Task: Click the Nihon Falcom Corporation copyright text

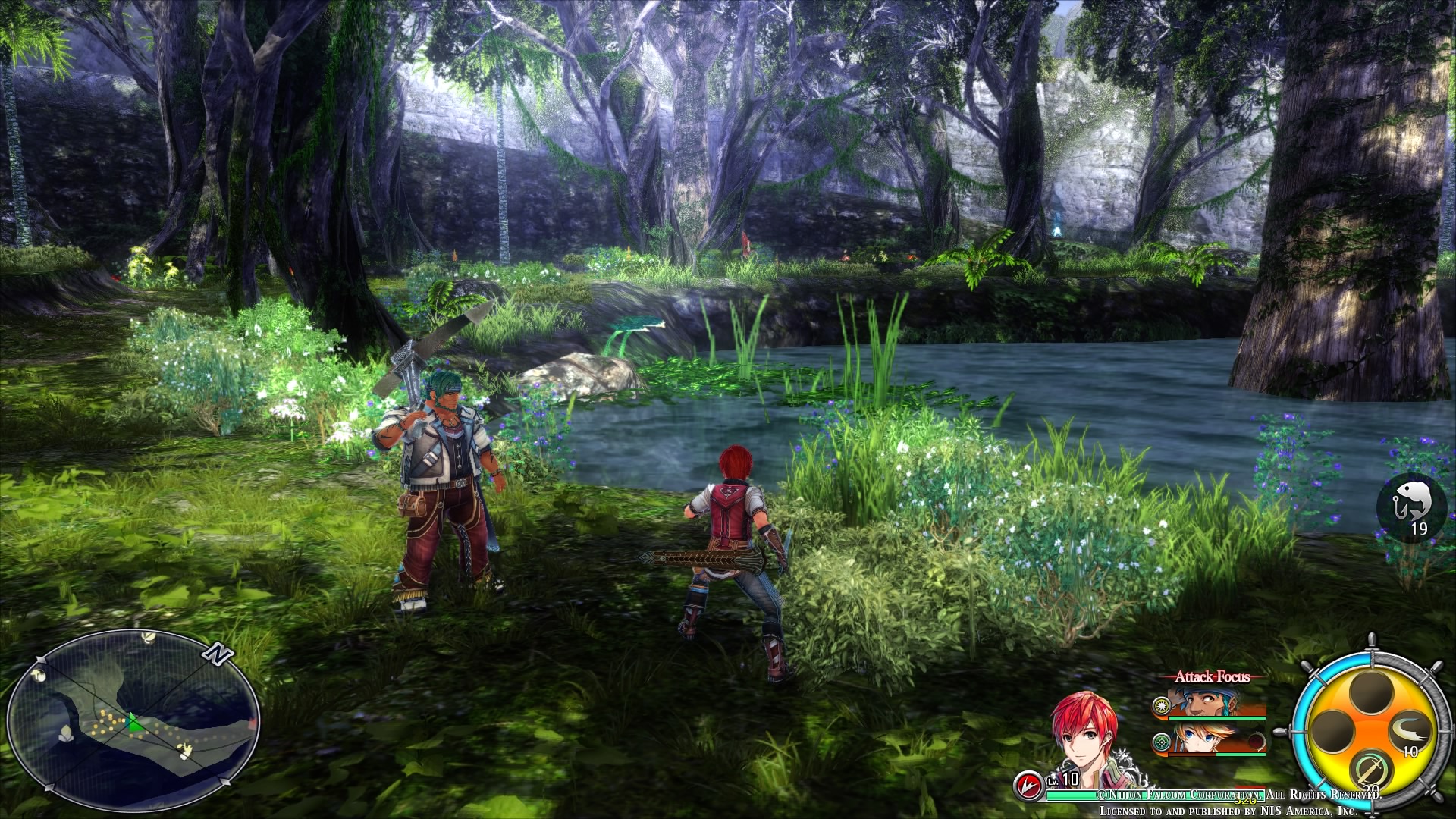Action: [x=1178, y=794]
